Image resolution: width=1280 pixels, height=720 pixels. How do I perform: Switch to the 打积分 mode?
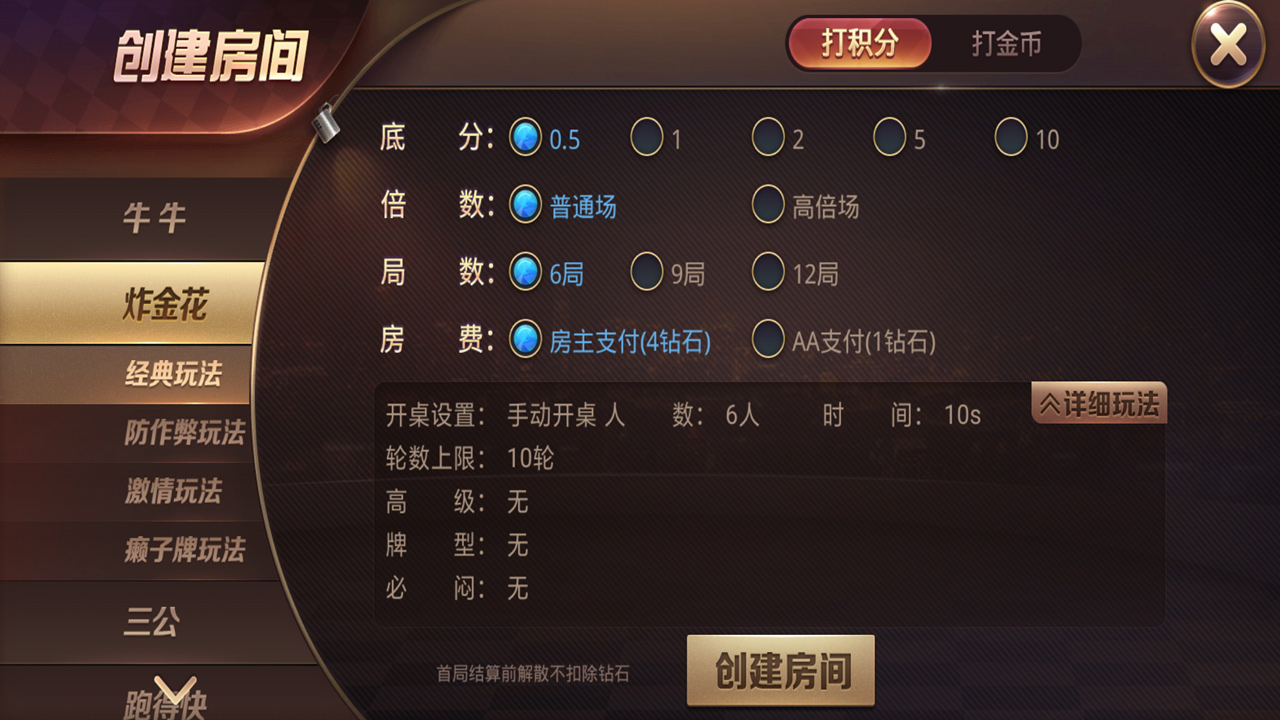pyautogui.click(x=858, y=44)
